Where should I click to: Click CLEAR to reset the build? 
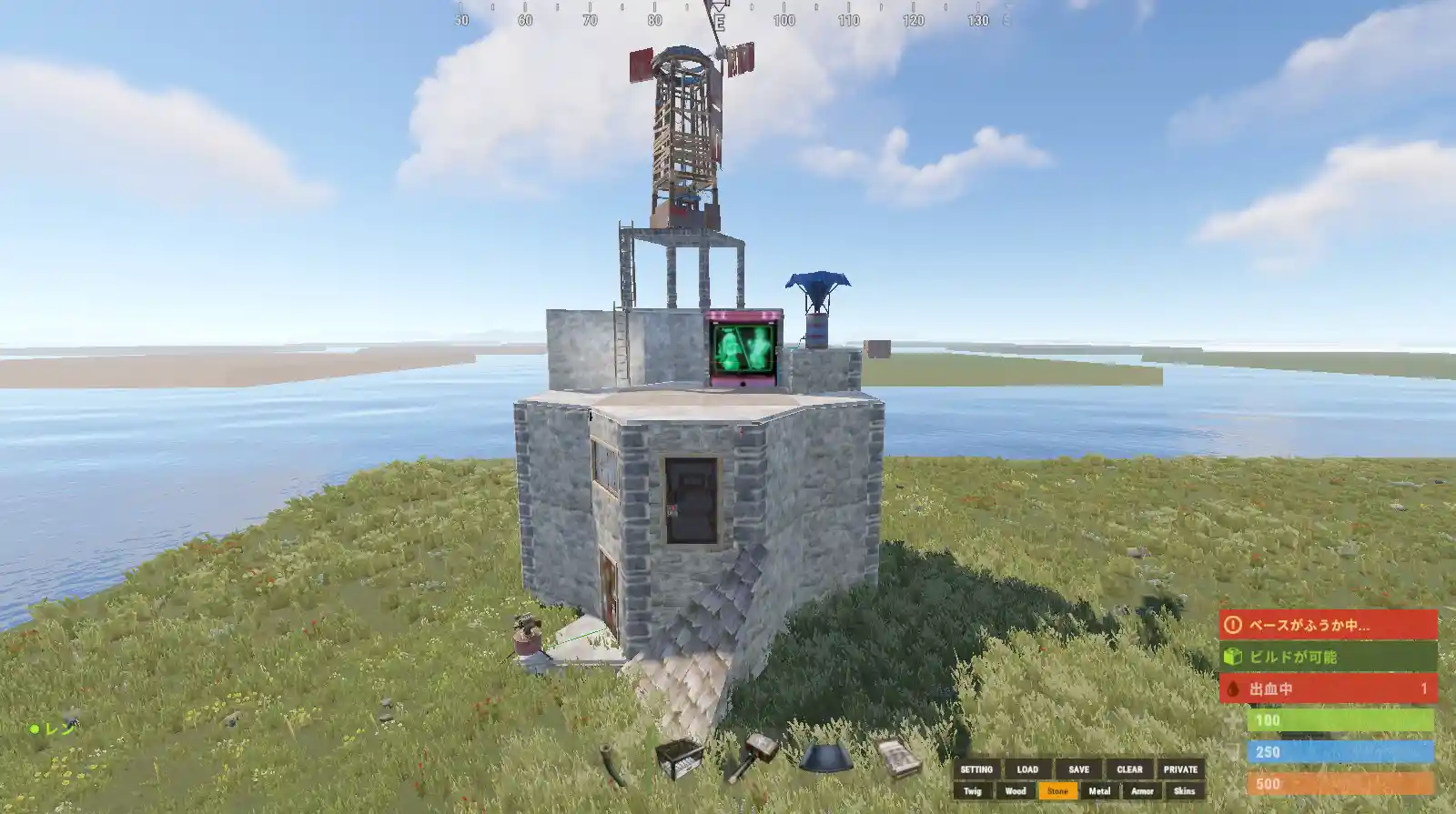[1129, 769]
